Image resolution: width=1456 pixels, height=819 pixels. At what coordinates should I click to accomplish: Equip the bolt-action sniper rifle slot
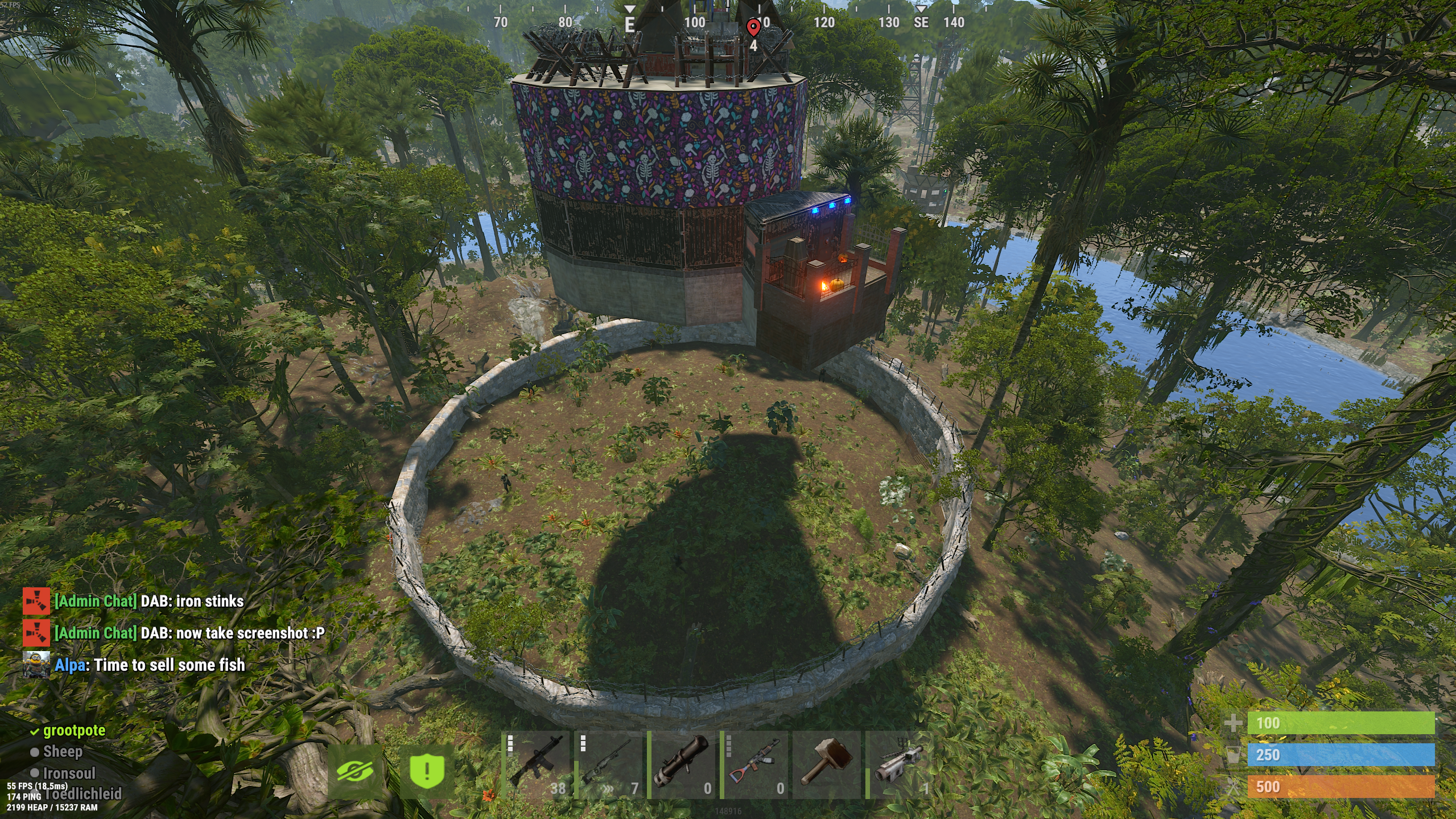[x=609, y=765]
